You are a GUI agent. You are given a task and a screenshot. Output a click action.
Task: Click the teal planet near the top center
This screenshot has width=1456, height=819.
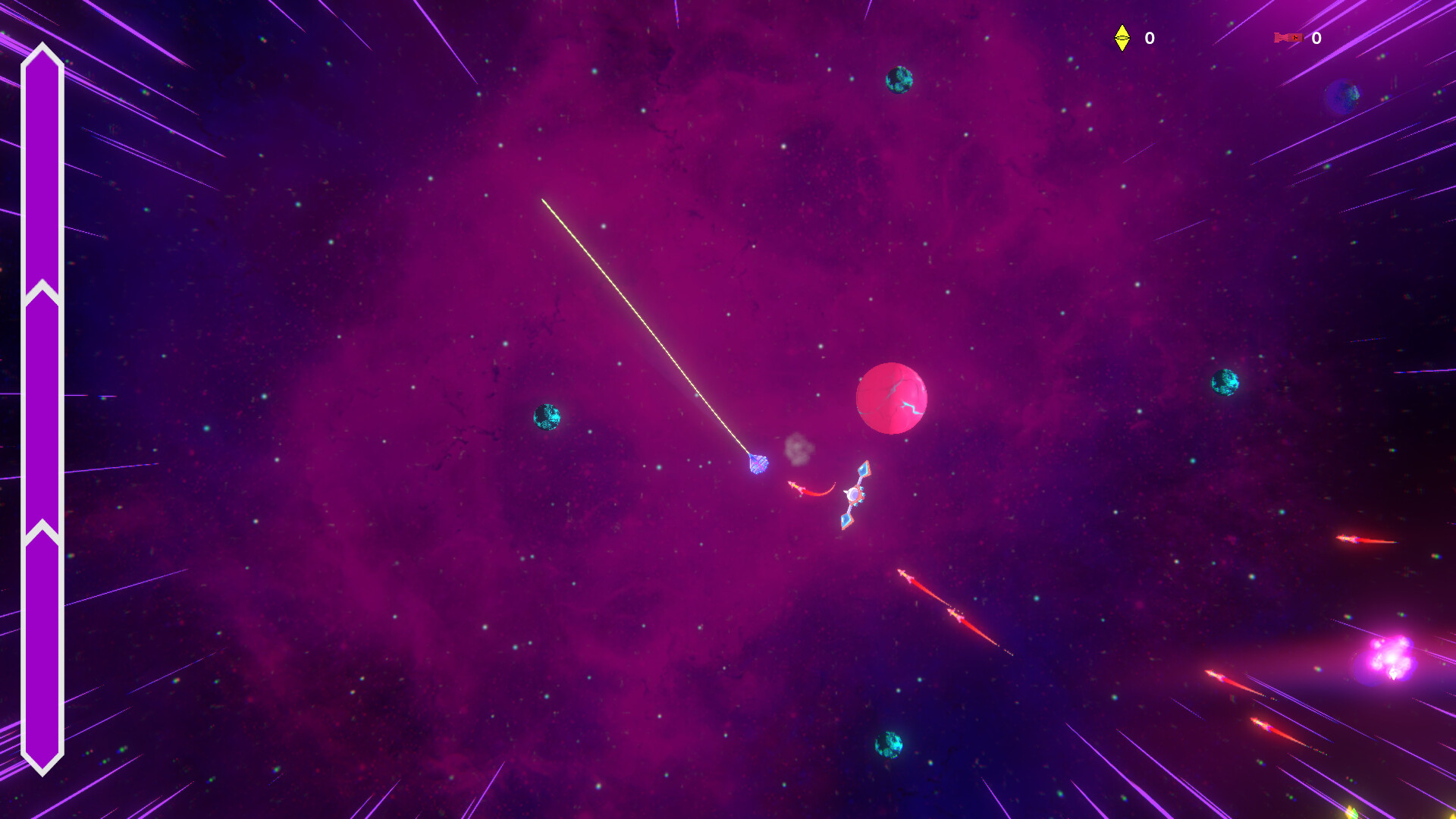898,78
